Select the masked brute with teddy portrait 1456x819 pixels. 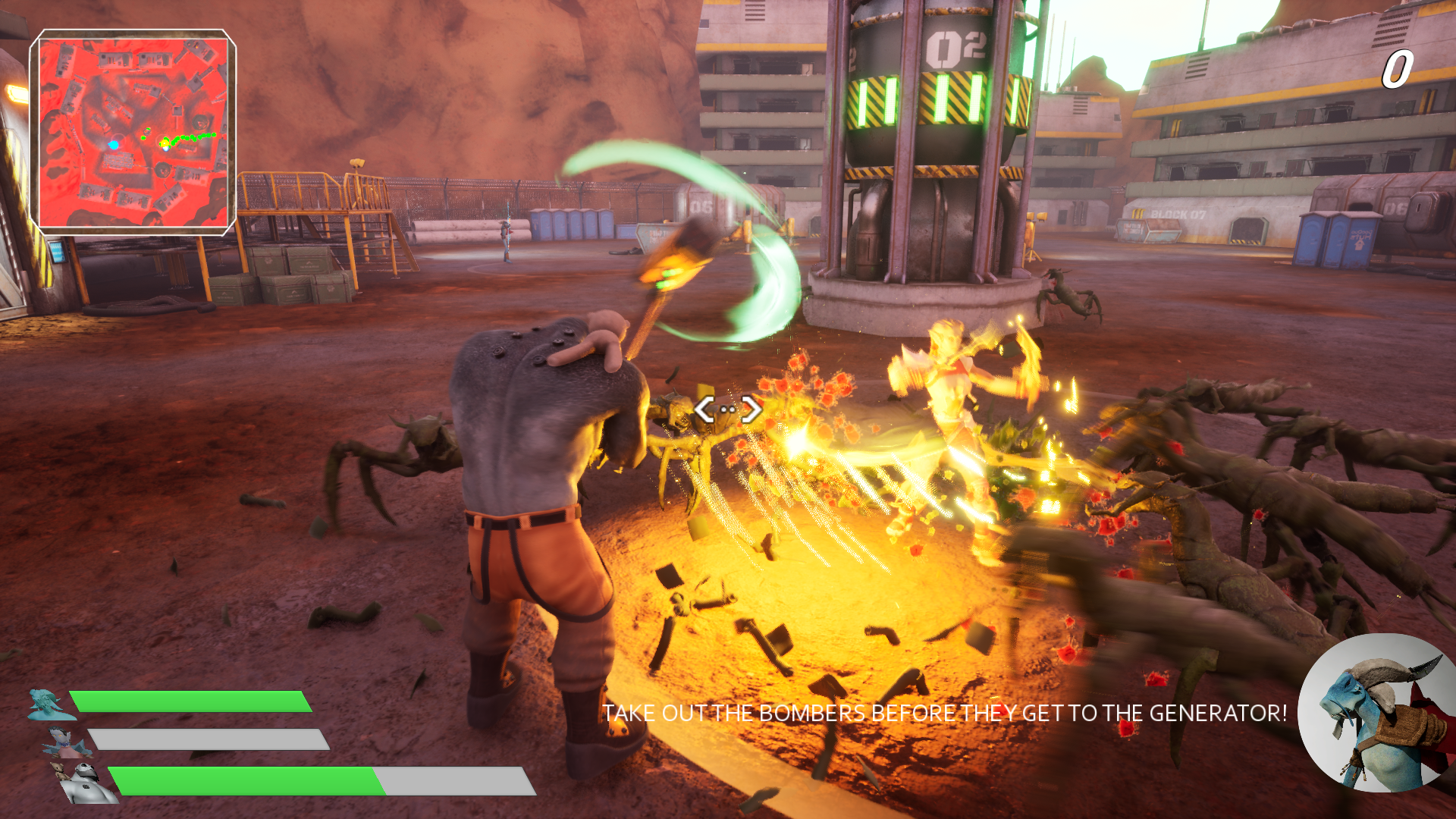click(86, 783)
